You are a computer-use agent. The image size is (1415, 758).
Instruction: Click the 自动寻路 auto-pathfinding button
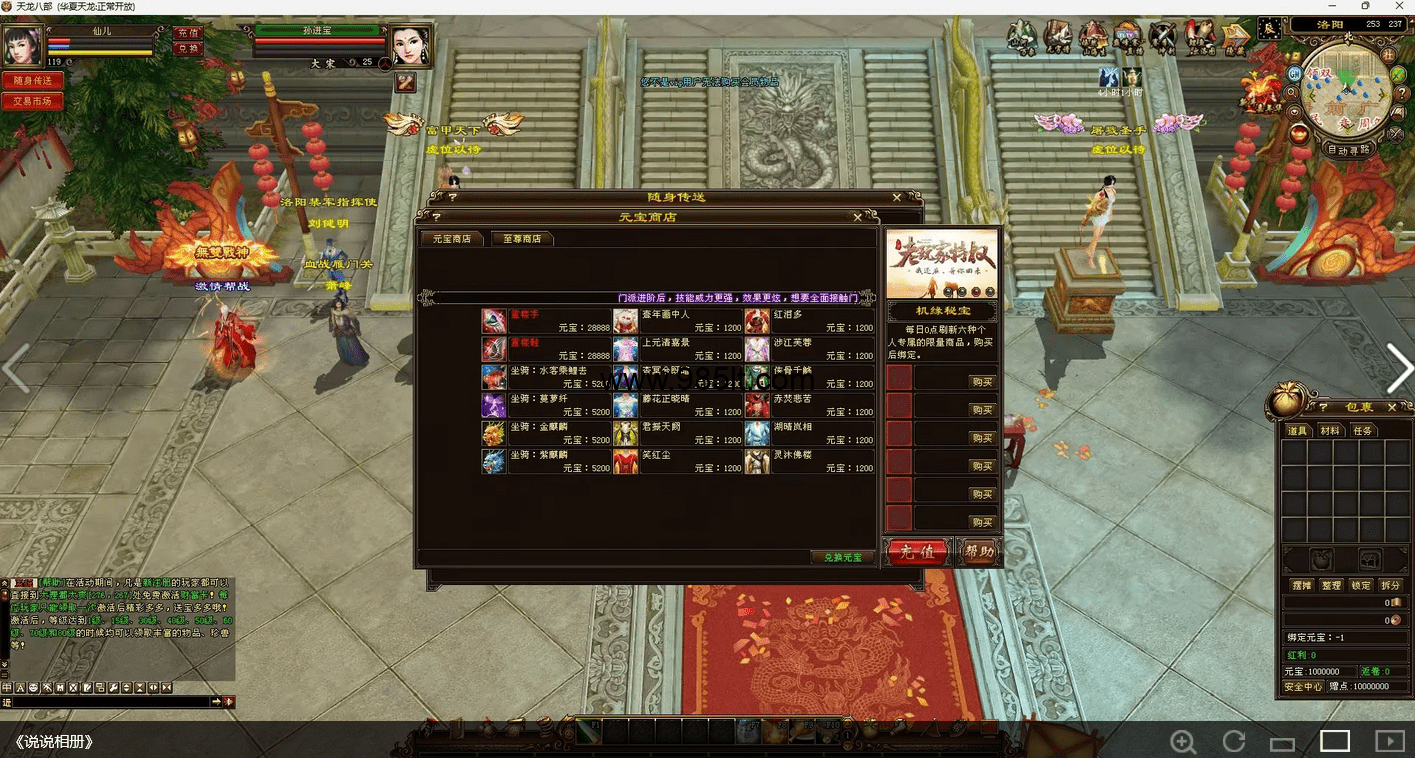1349,150
